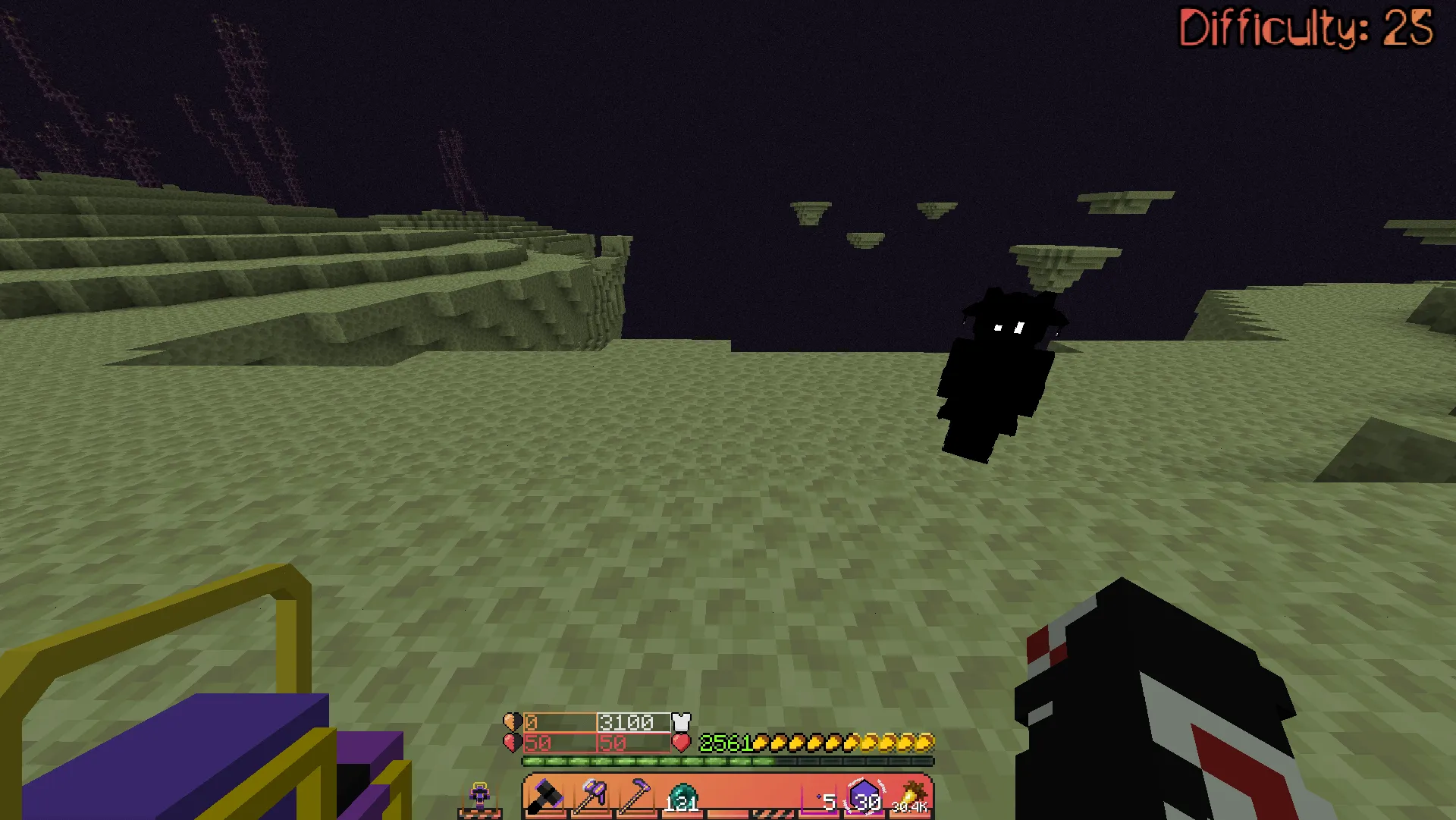Select the stack of 121 ender pearls
The height and width of the screenshot is (820, 1456).
tap(683, 795)
